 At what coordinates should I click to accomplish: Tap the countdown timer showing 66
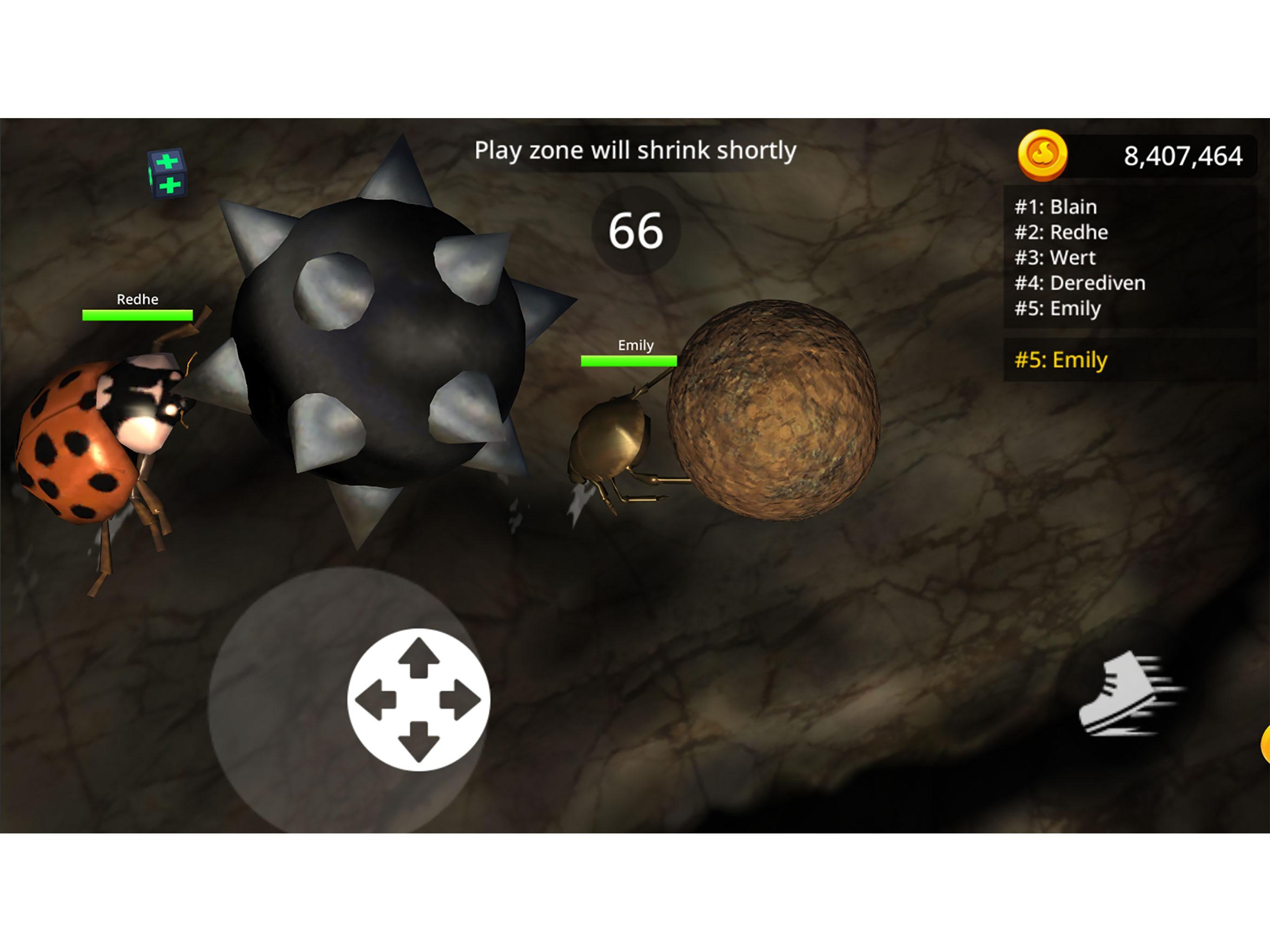click(x=637, y=229)
